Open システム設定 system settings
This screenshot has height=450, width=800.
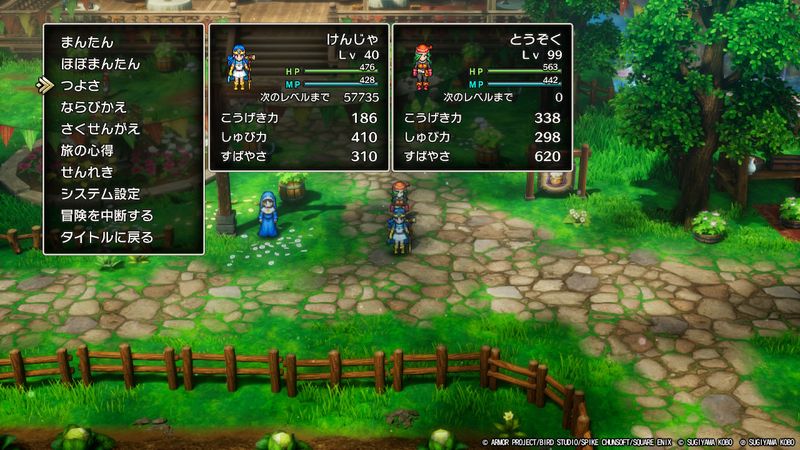click(x=100, y=194)
